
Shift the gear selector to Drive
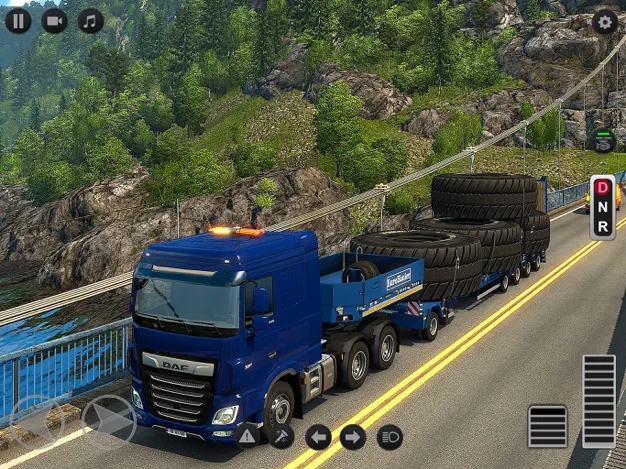[x=603, y=187]
